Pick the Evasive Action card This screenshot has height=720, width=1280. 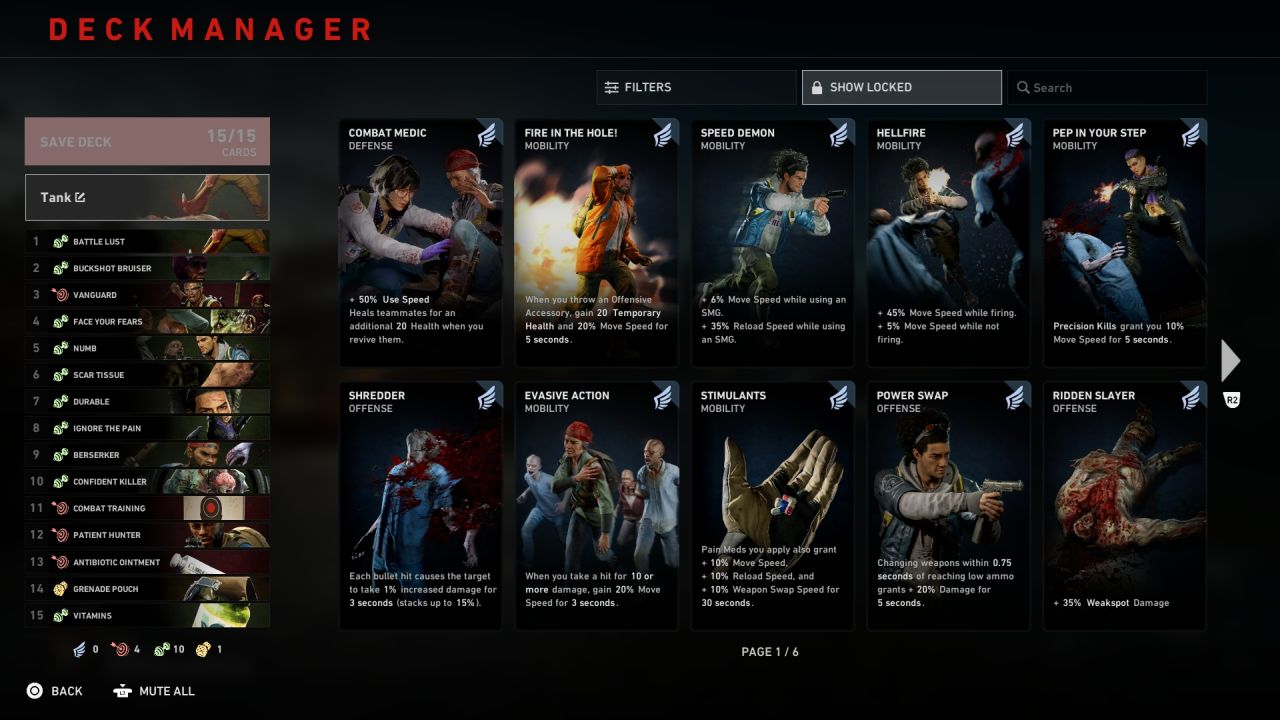(597, 506)
